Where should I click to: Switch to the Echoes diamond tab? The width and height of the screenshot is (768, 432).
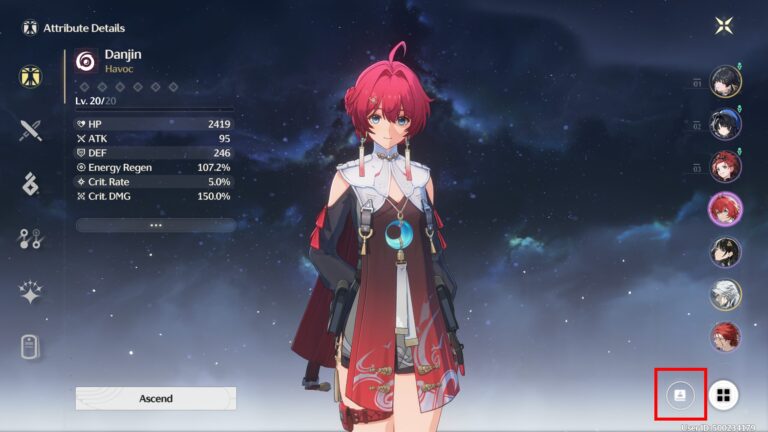click(x=30, y=183)
